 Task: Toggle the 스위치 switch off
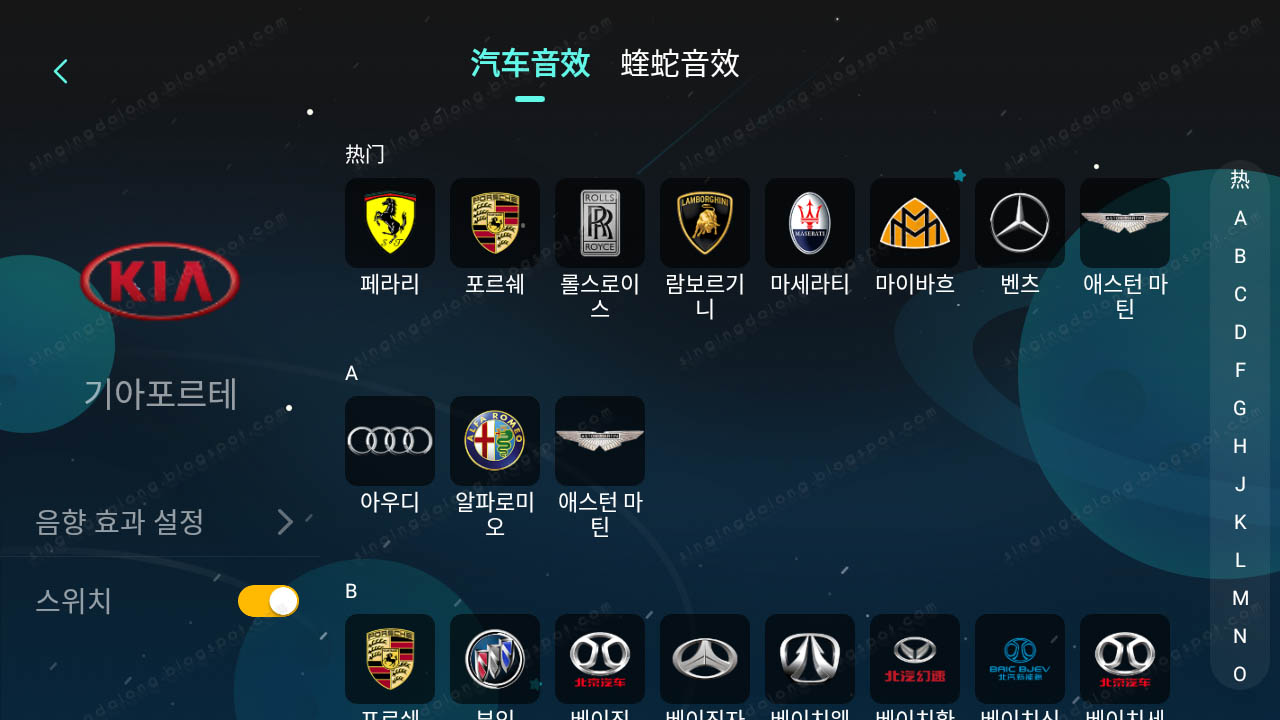click(x=268, y=601)
